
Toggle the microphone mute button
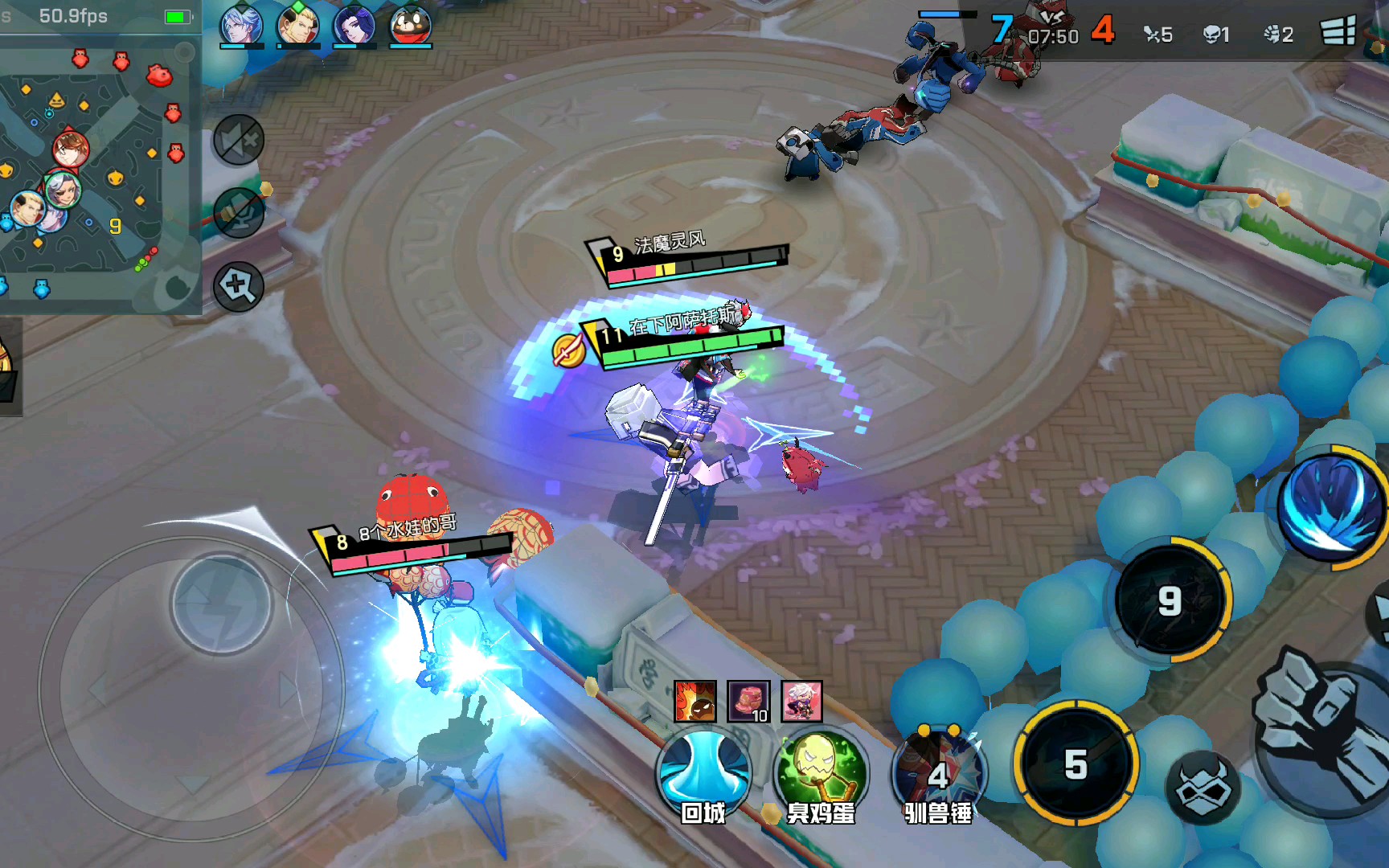click(239, 213)
